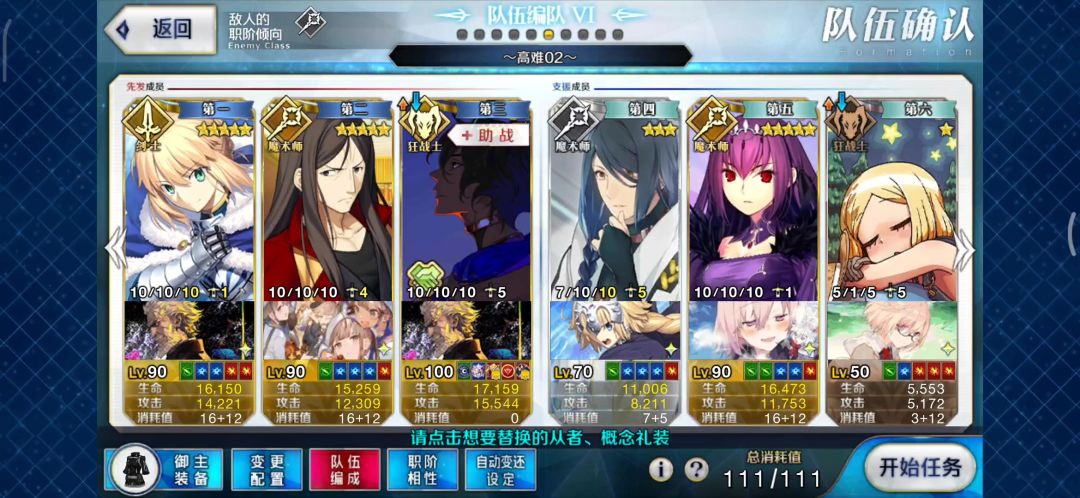The height and width of the screenshot is (498, 1080).
Task: Click the info 'i' icon
Action: [661, 470]
